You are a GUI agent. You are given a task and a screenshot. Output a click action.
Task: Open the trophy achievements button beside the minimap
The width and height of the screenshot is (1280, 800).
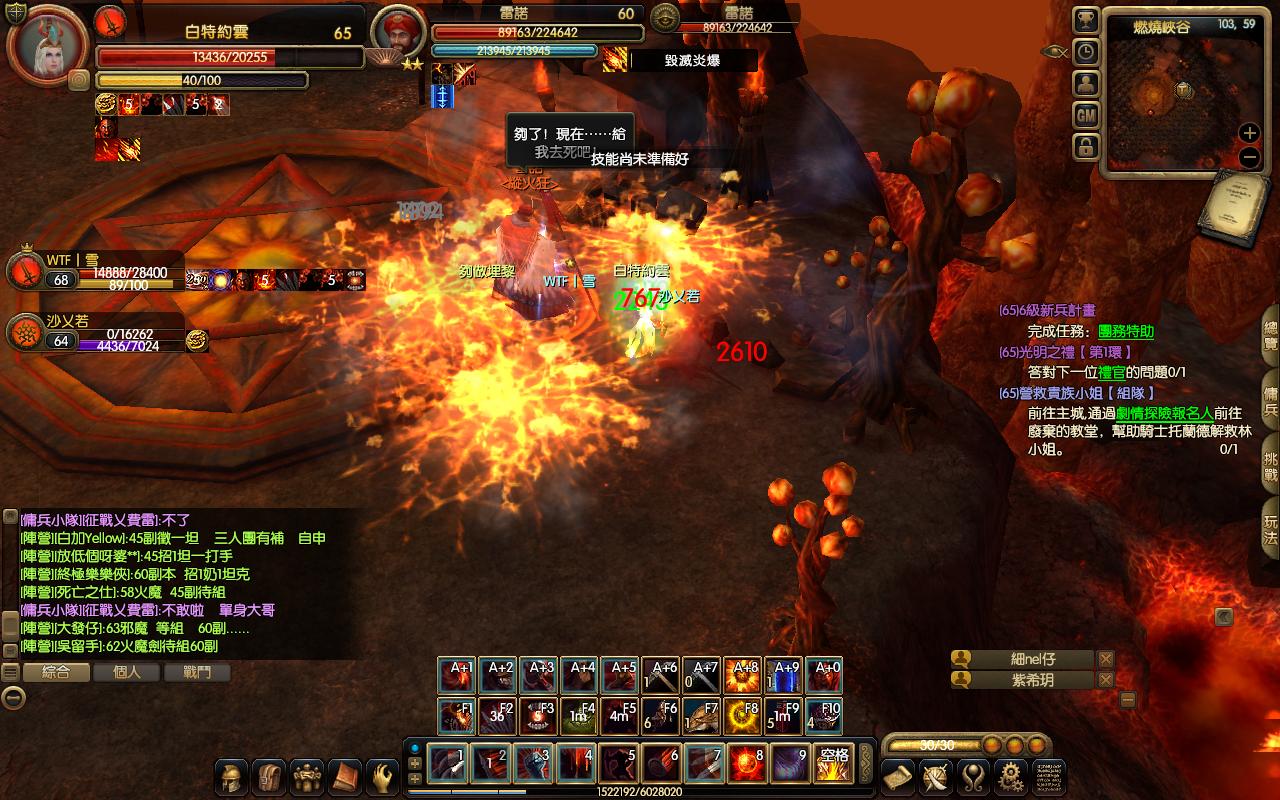1086,21
